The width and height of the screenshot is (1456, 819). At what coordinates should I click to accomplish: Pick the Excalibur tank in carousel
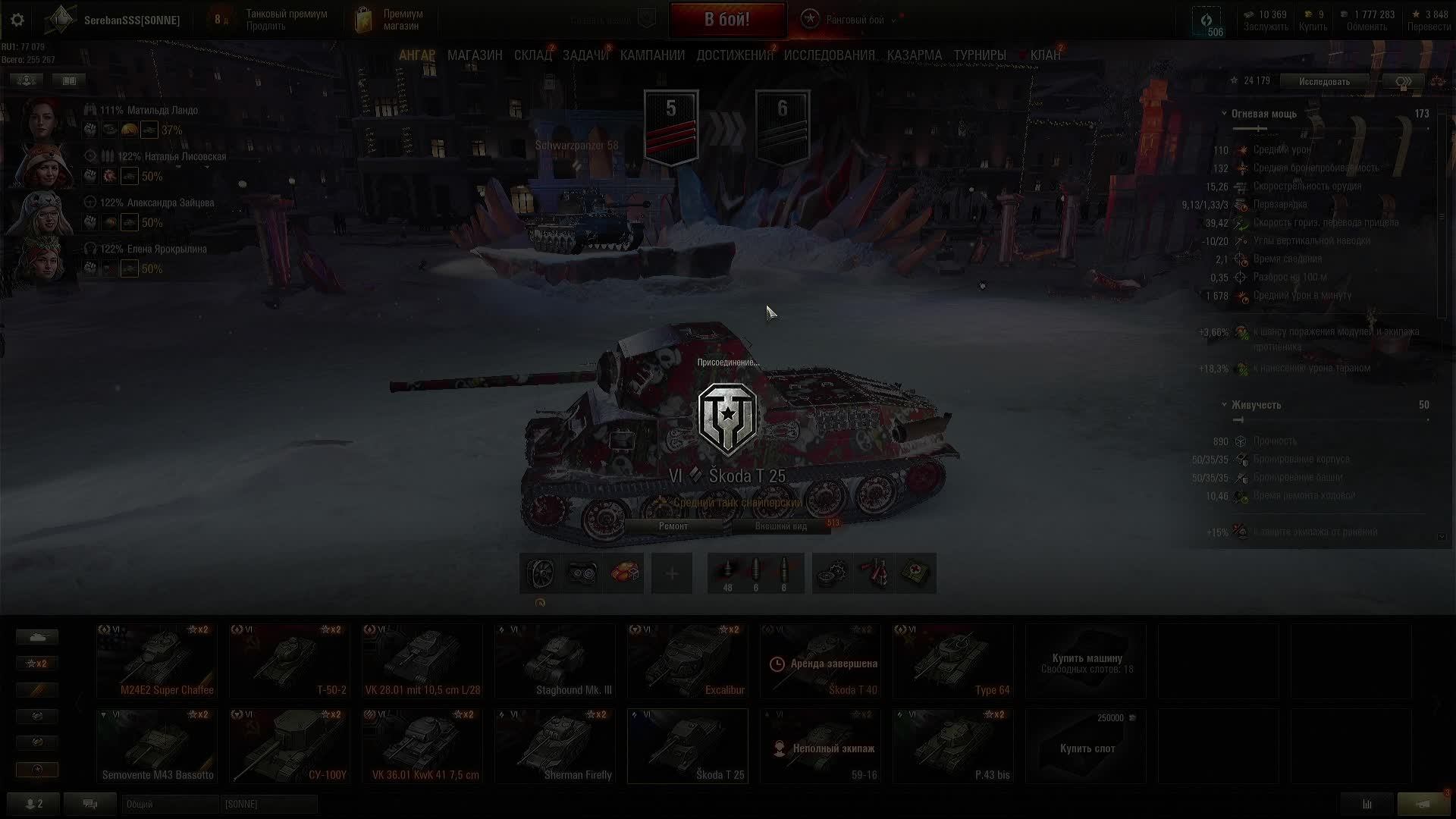tap(688, 661)
